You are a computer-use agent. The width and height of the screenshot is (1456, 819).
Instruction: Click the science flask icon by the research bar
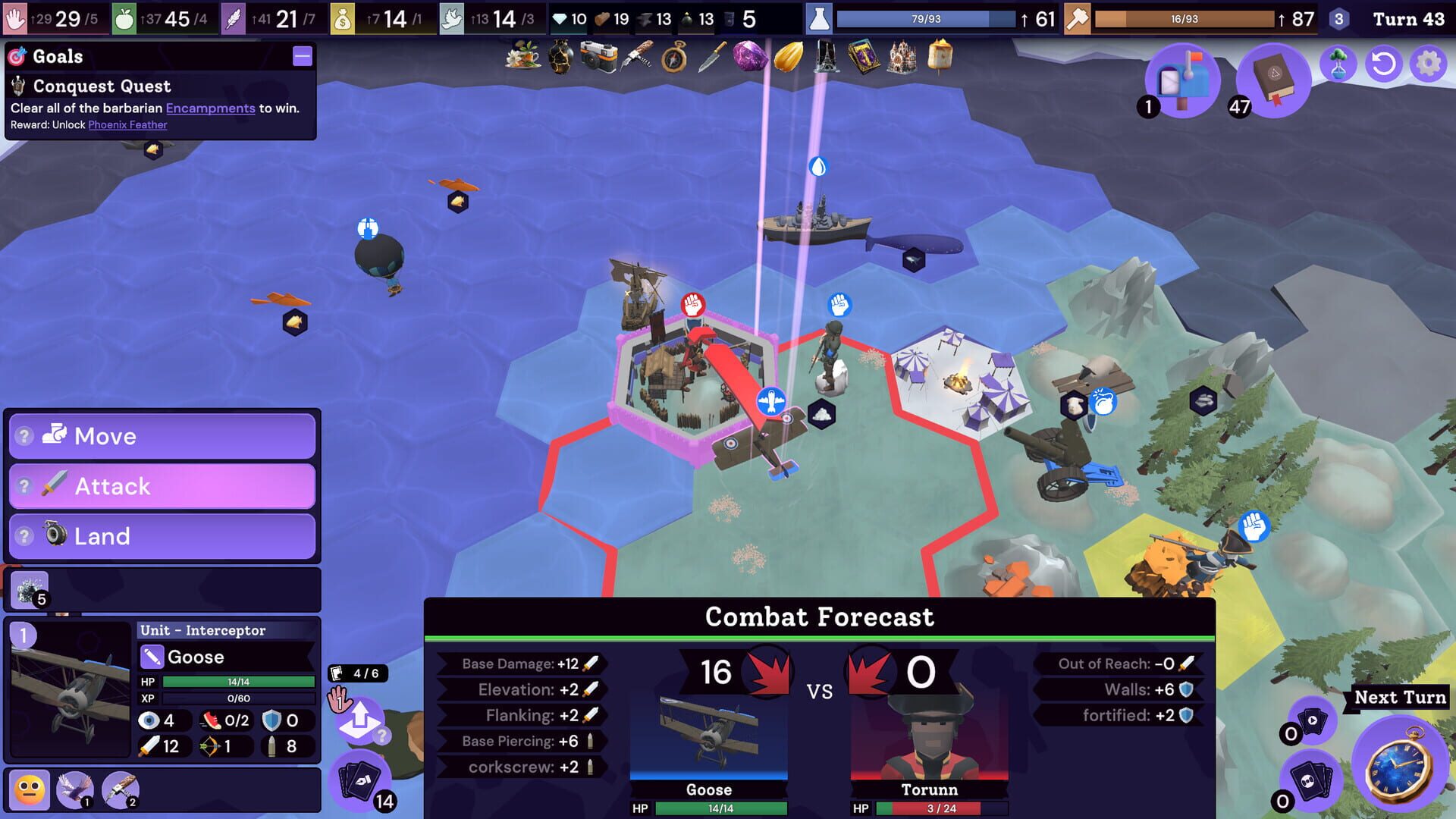point(817,19)
